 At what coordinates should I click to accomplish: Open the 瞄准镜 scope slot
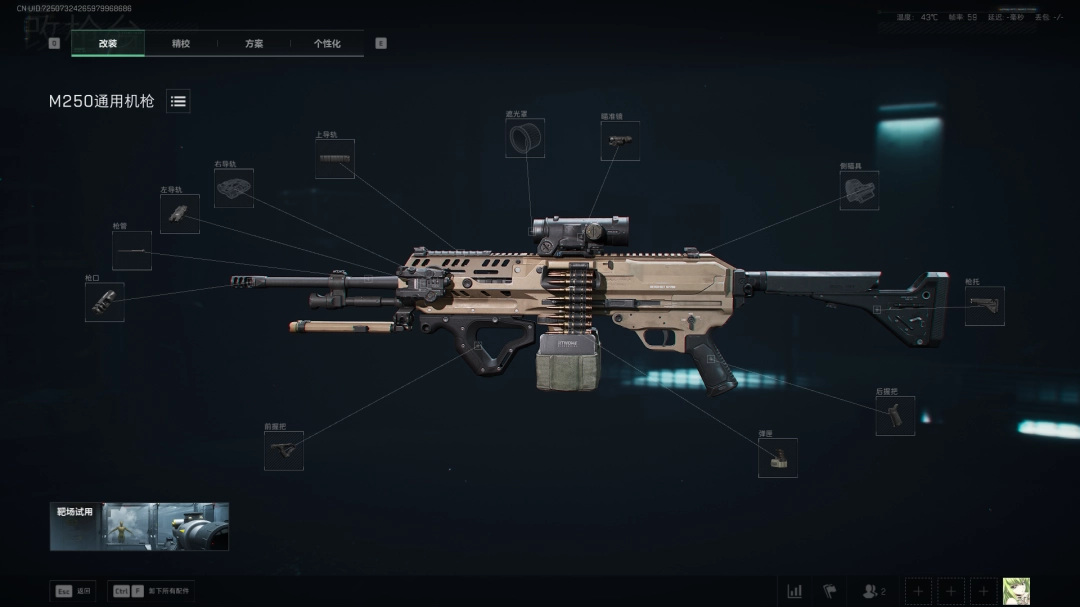620,141
